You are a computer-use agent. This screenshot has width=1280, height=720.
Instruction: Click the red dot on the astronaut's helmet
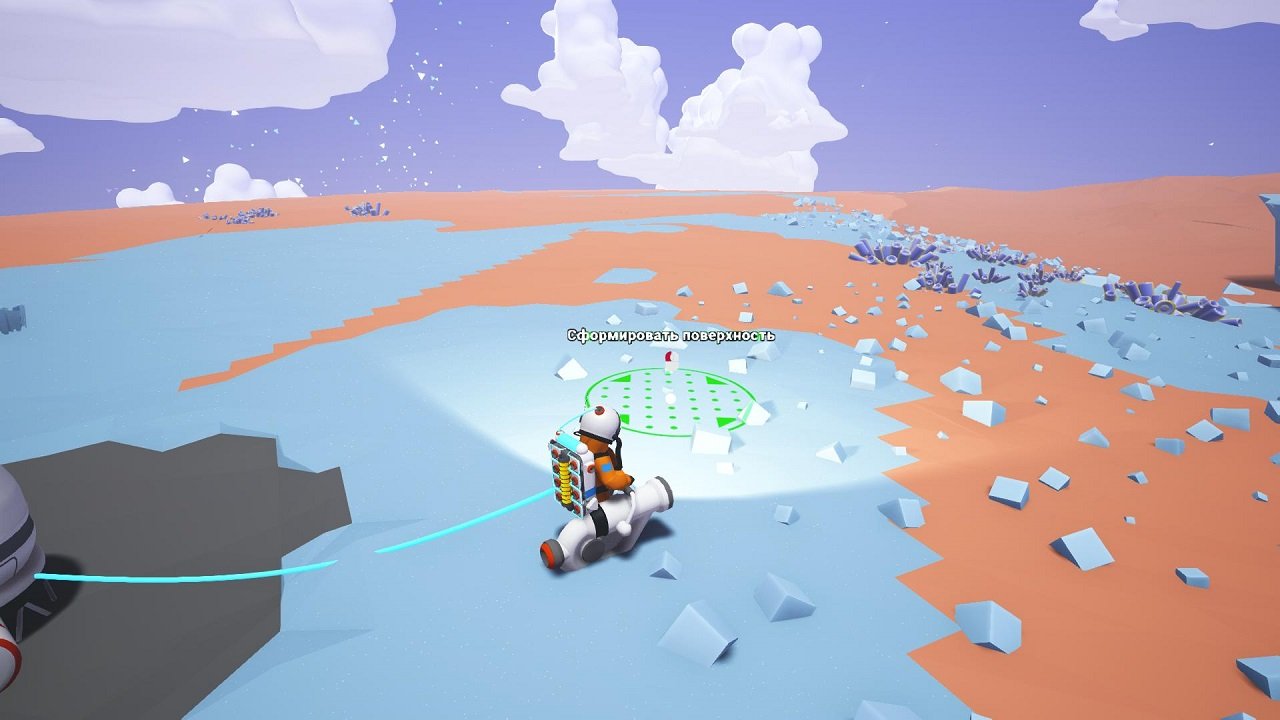coord(599,410)
